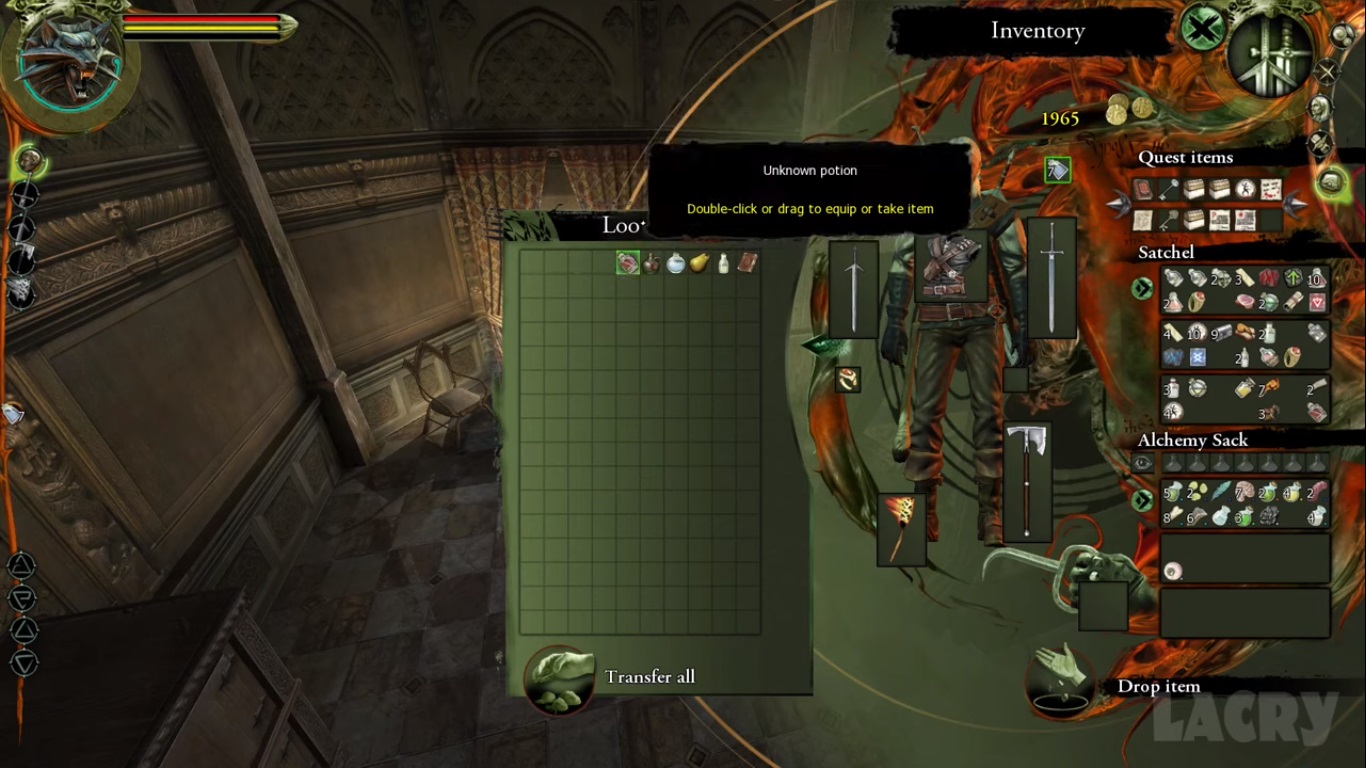The width and height of the screenshot is (1366, 768).
Task: Click the equipped ring slot
Action: pyautogui.click(x=847, y=379)
